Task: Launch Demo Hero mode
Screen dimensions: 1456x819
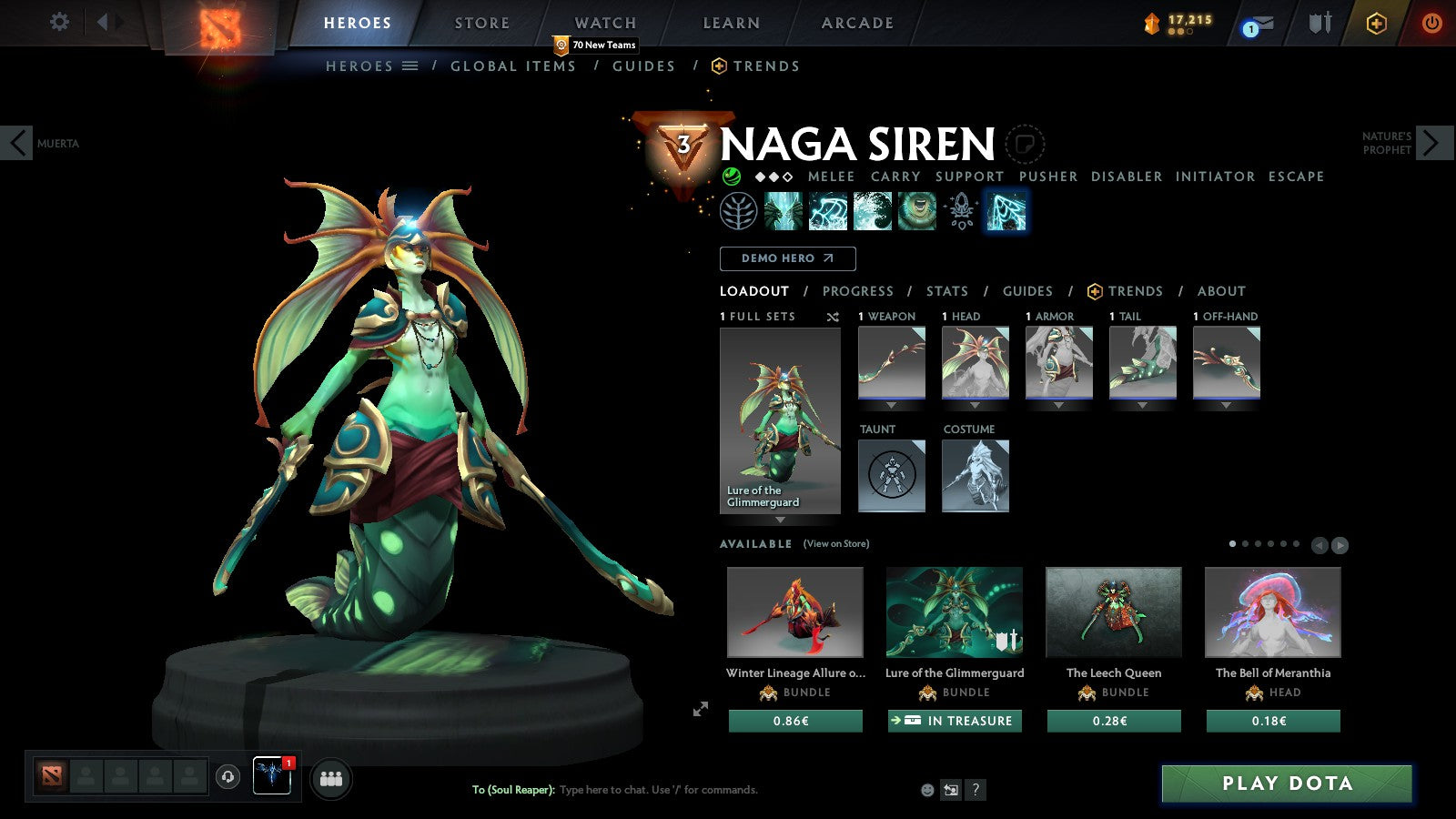Action: pyautogui.click(x=787, y=258)
